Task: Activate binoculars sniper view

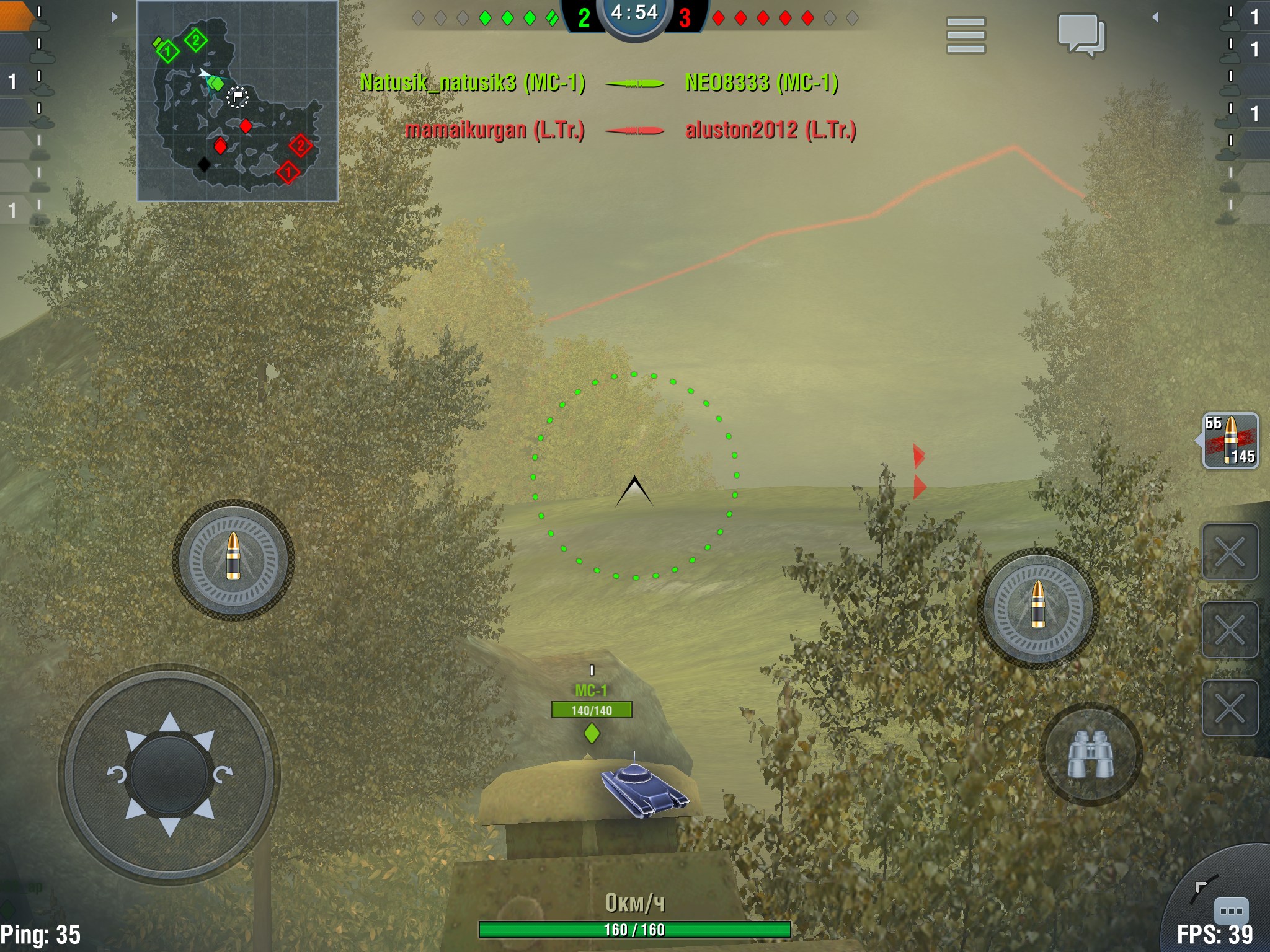Action: 1090,754
